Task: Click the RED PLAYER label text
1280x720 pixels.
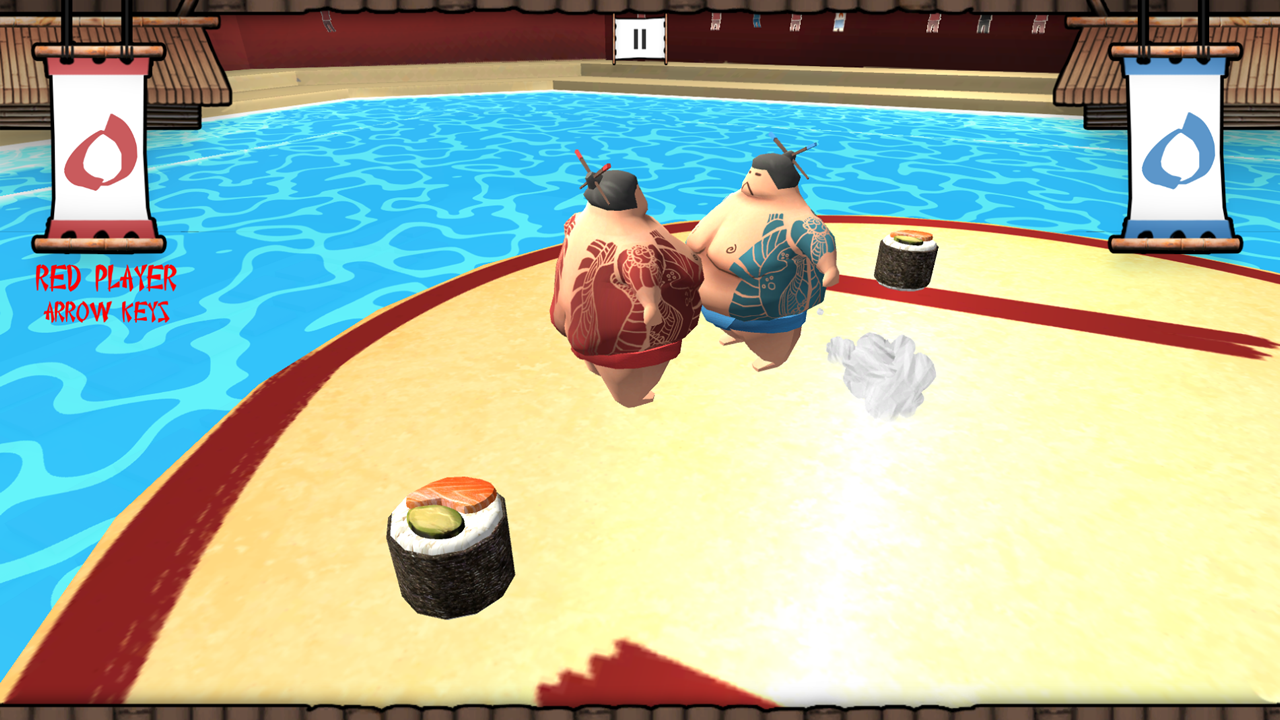Action: pyautogui.click(x=108, y=278)
